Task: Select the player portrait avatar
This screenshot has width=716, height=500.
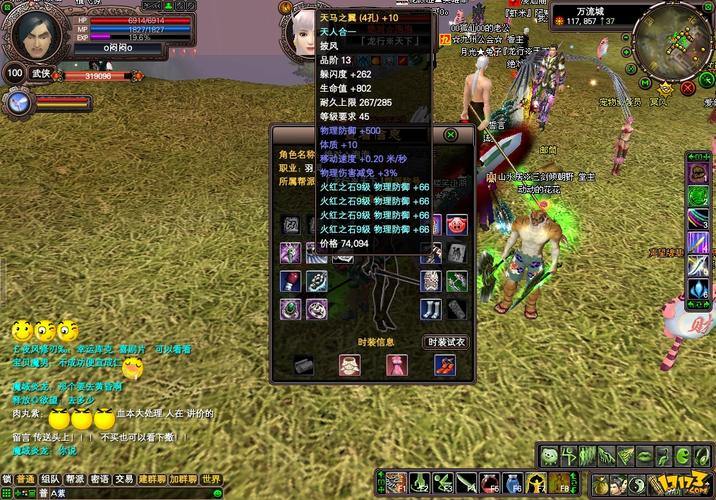Action: pyautogui.click(x=35, y=36)
